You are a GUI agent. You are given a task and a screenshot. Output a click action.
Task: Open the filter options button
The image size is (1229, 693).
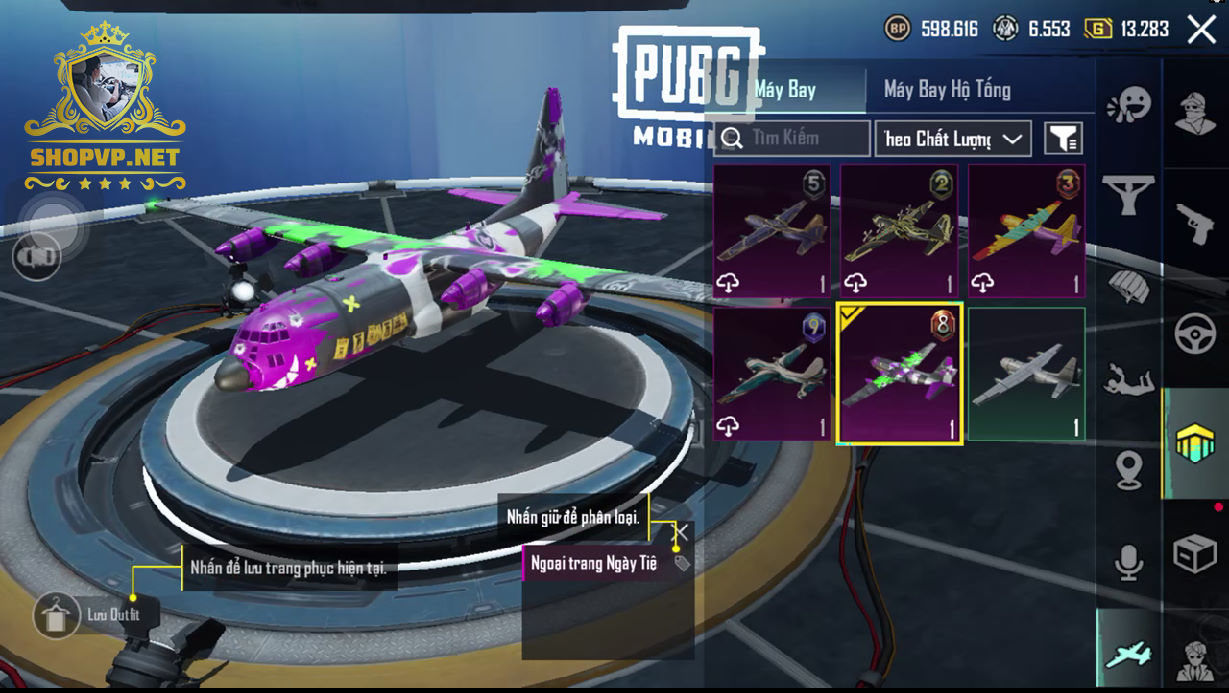1063,138
